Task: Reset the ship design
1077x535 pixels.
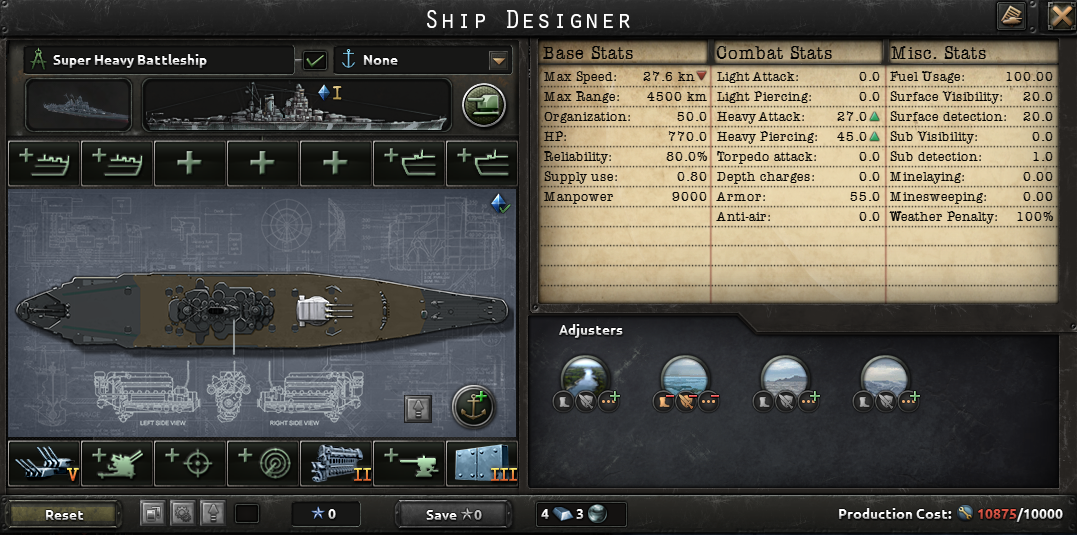Action: click(64, 515)
